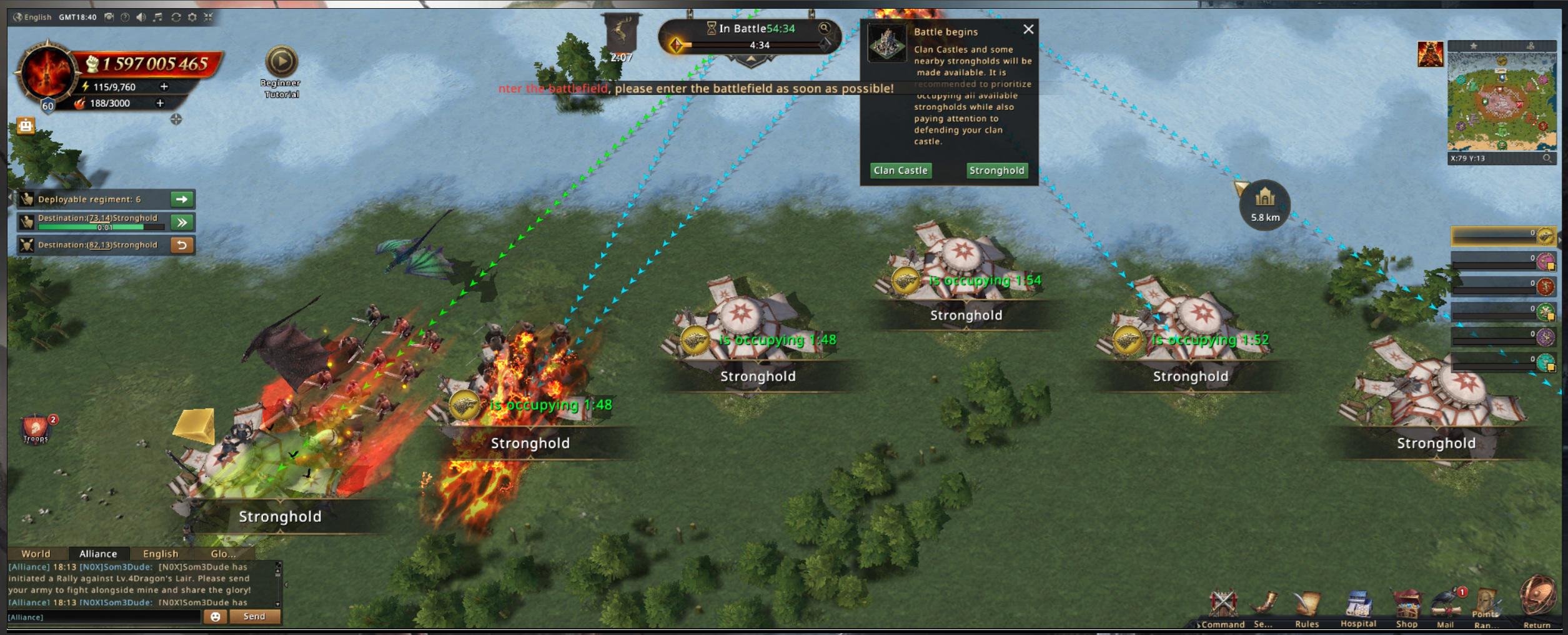
Task: Switch to the English chat tab
Action: 161,554
